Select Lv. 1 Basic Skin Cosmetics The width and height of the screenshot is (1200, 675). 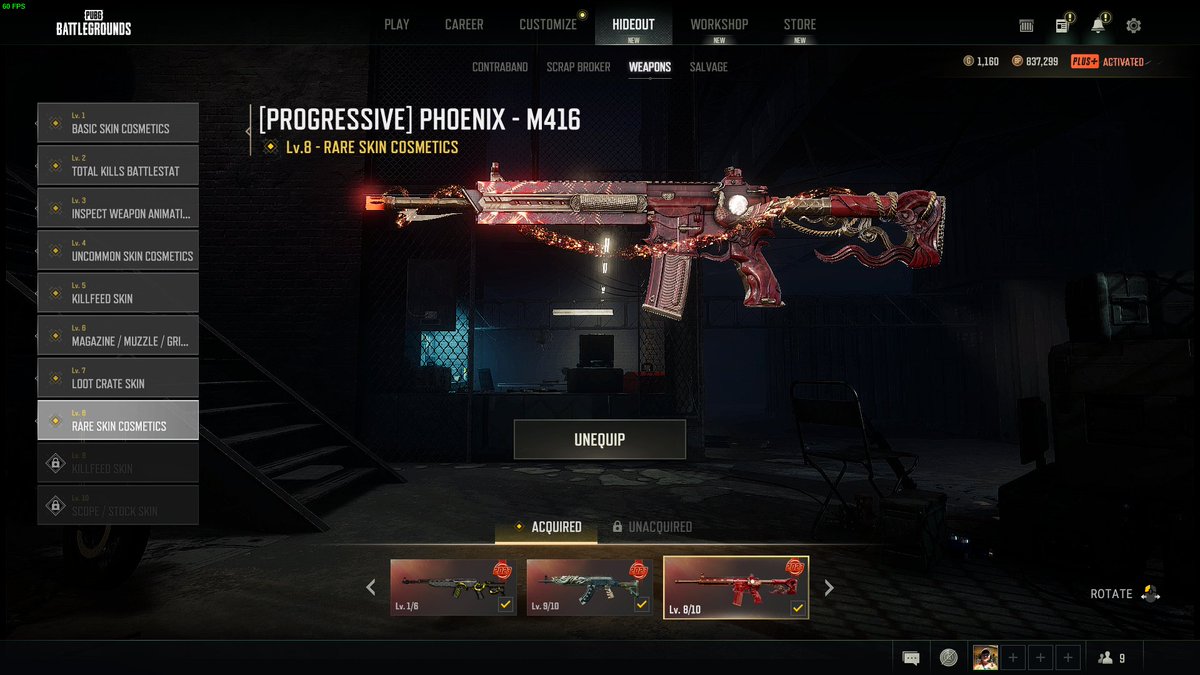[118, 123]
